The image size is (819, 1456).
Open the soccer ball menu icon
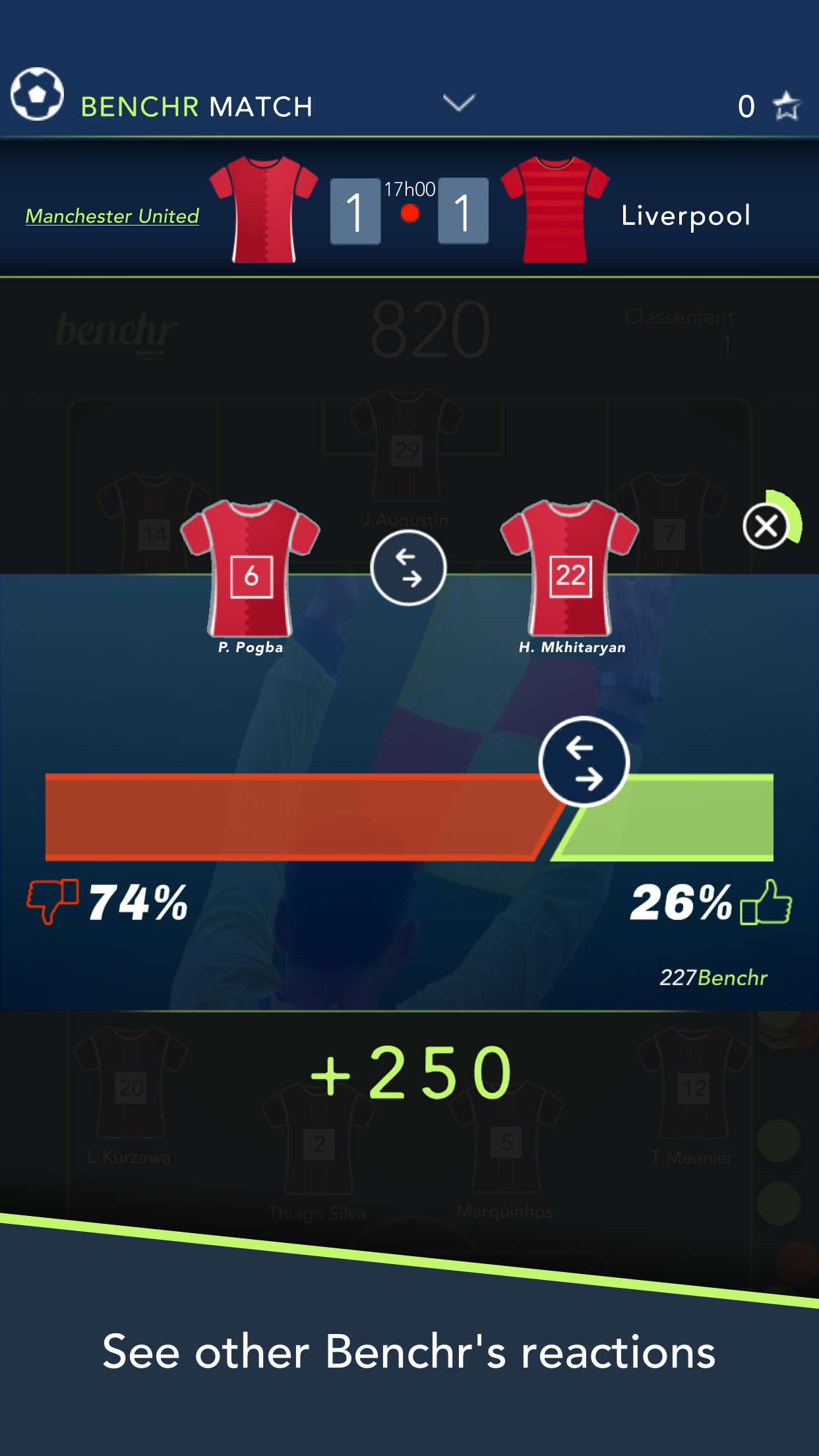37,94
